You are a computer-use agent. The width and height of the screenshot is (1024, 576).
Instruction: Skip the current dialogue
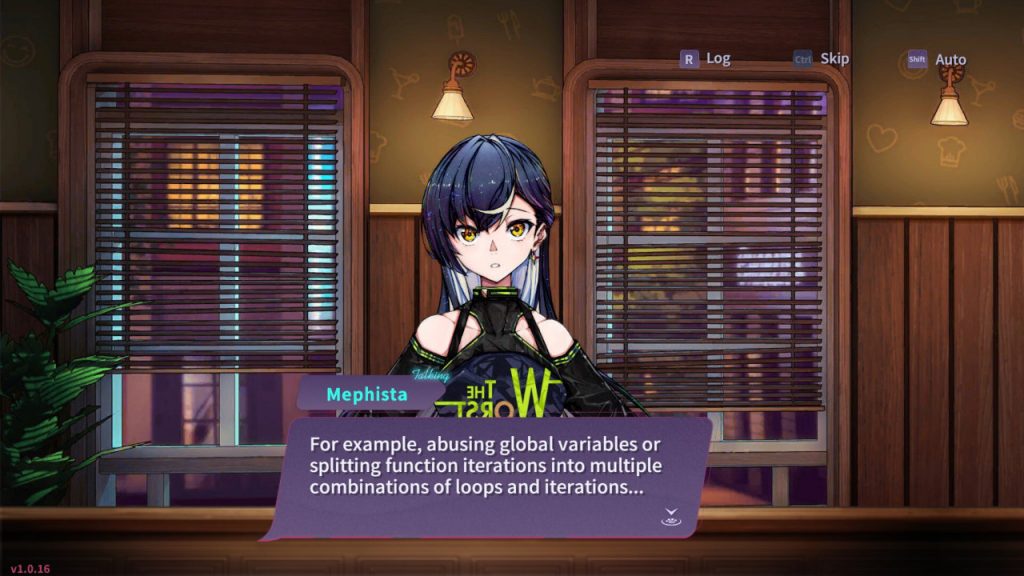pyautogui.click(x=822, y=59)
